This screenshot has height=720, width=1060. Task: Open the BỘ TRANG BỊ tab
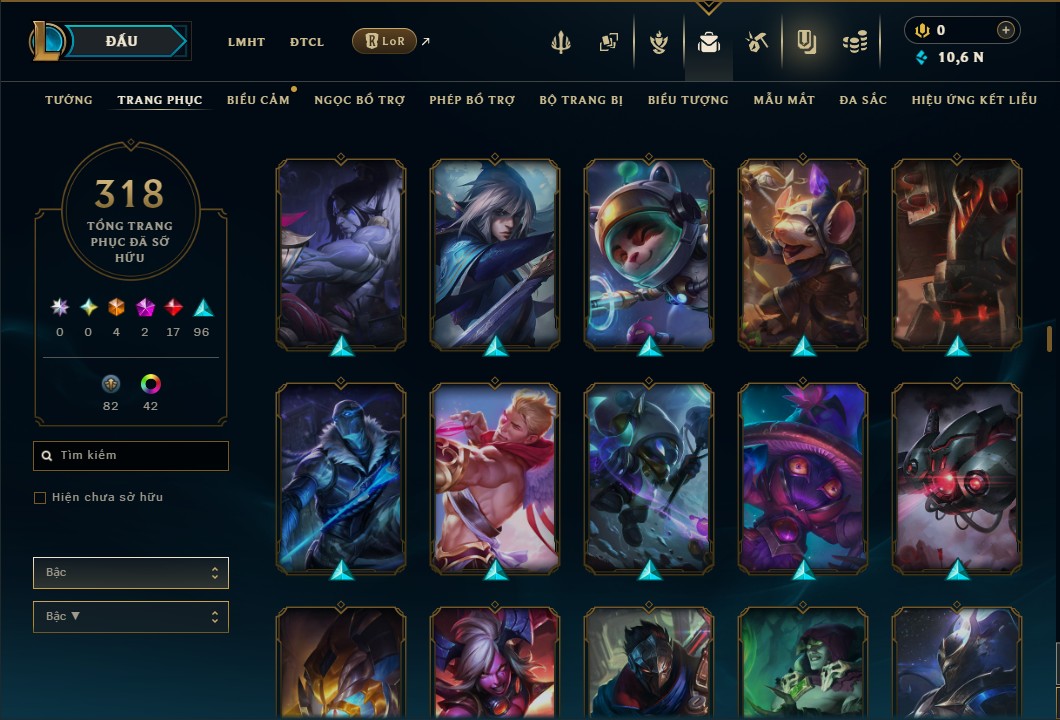click(581, 100)
